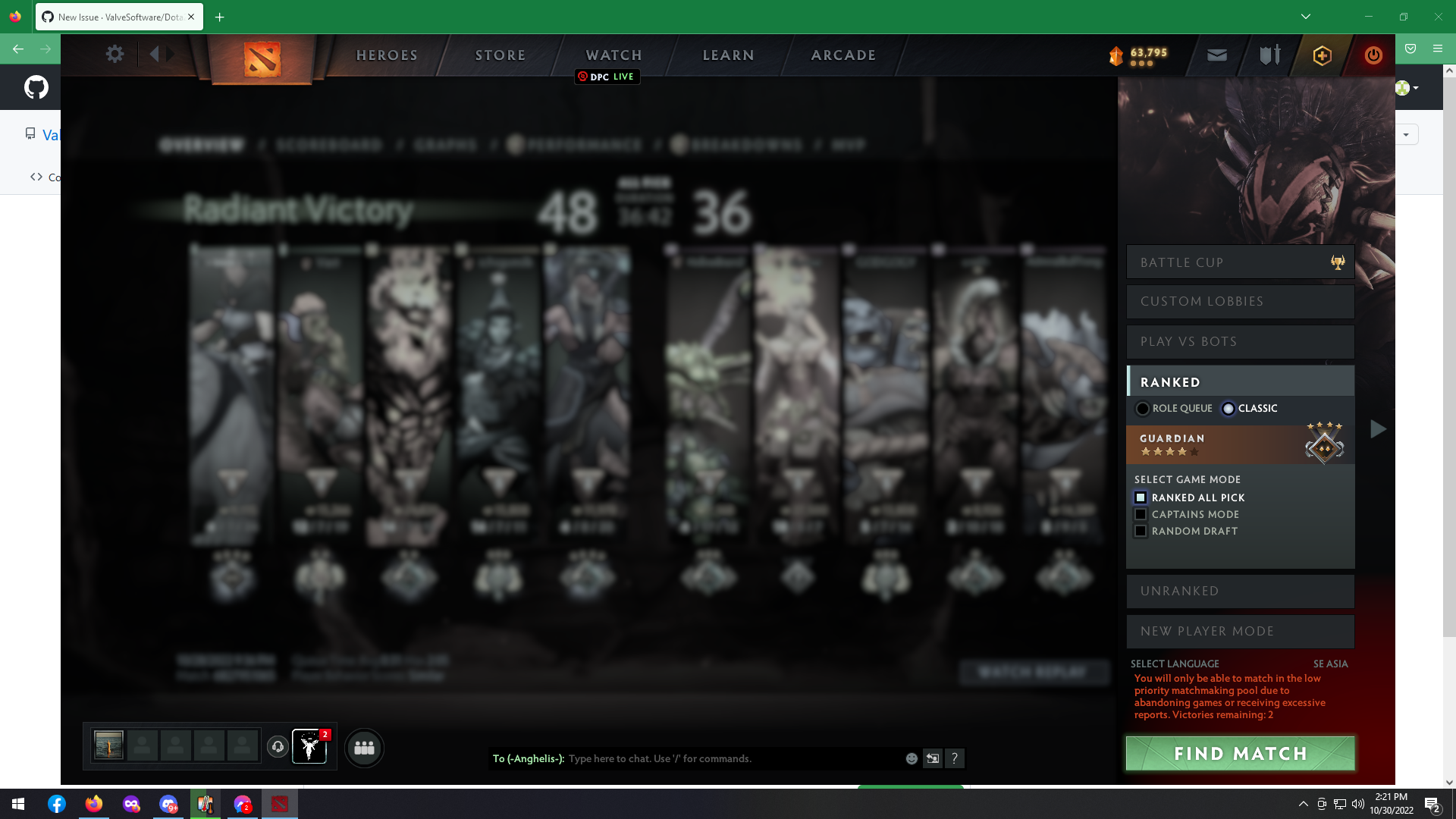Open the emoticon picker in chat
The height and width of the screenshot is (819, 1456).
pyautogui.click(x=912, y=758)
